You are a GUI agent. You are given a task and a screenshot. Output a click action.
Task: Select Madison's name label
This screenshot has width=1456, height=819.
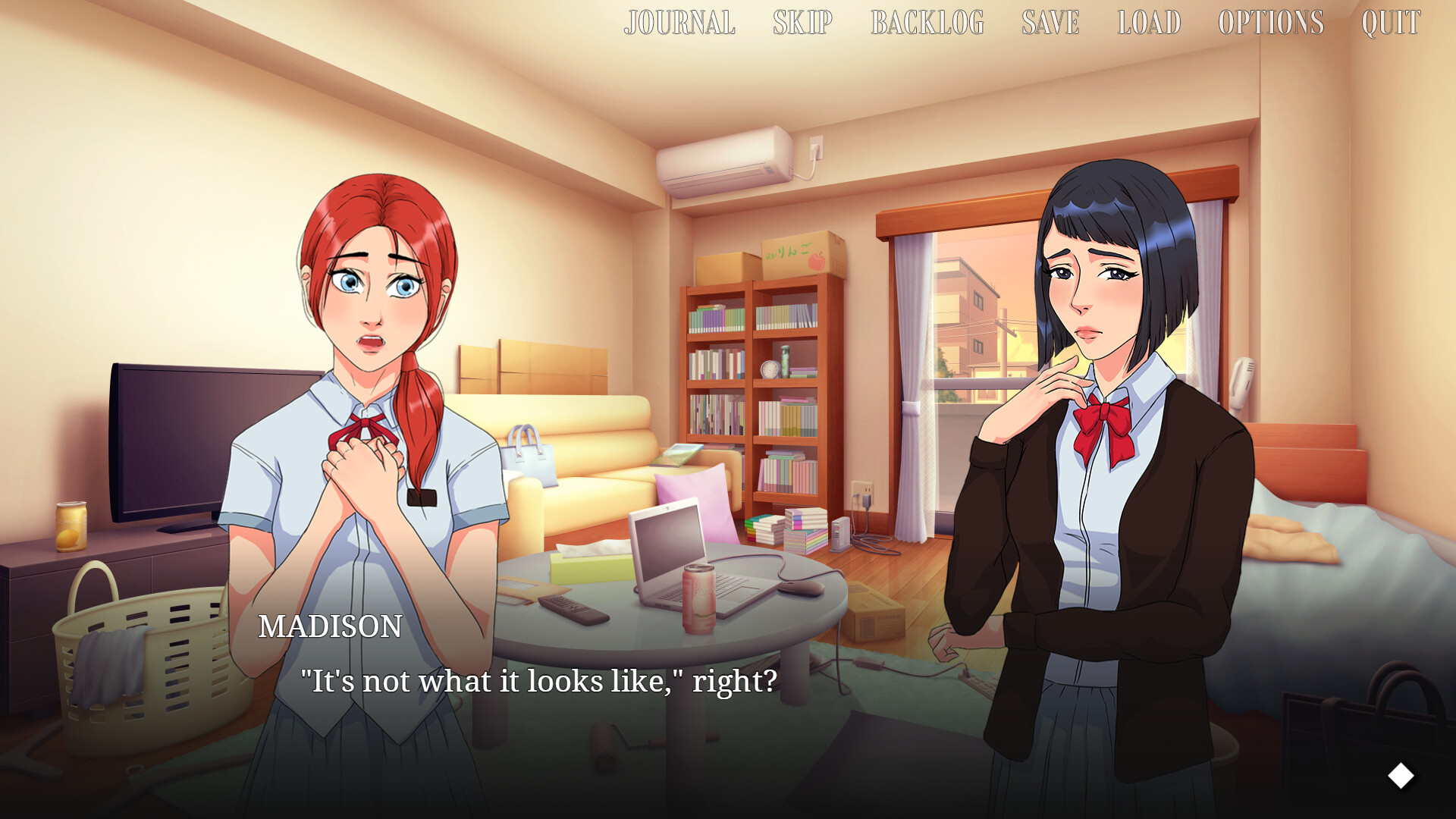tap(331, 627)
